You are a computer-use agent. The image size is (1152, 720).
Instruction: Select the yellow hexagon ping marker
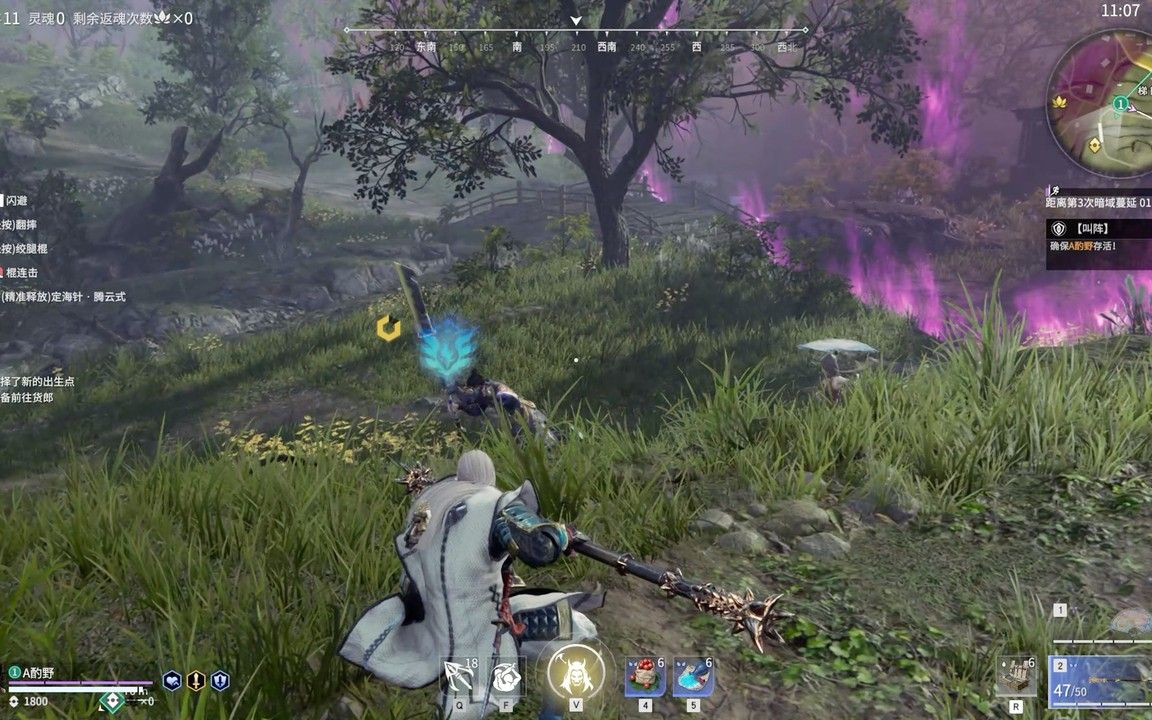pyautogui.click(x=387, y=327)
